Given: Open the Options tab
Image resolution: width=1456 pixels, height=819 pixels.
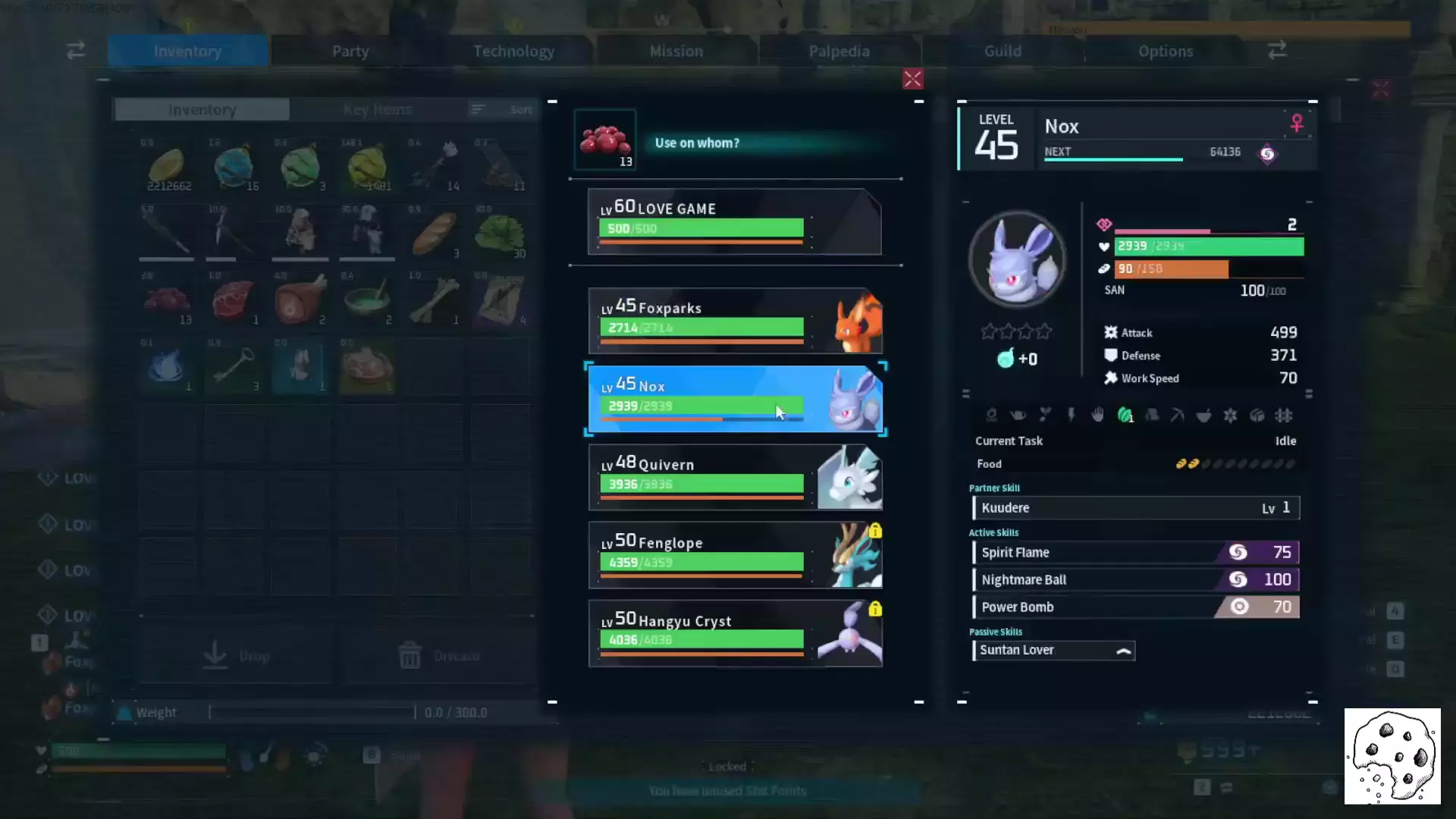Looking at the screenshot, I should pos(1166,51).
